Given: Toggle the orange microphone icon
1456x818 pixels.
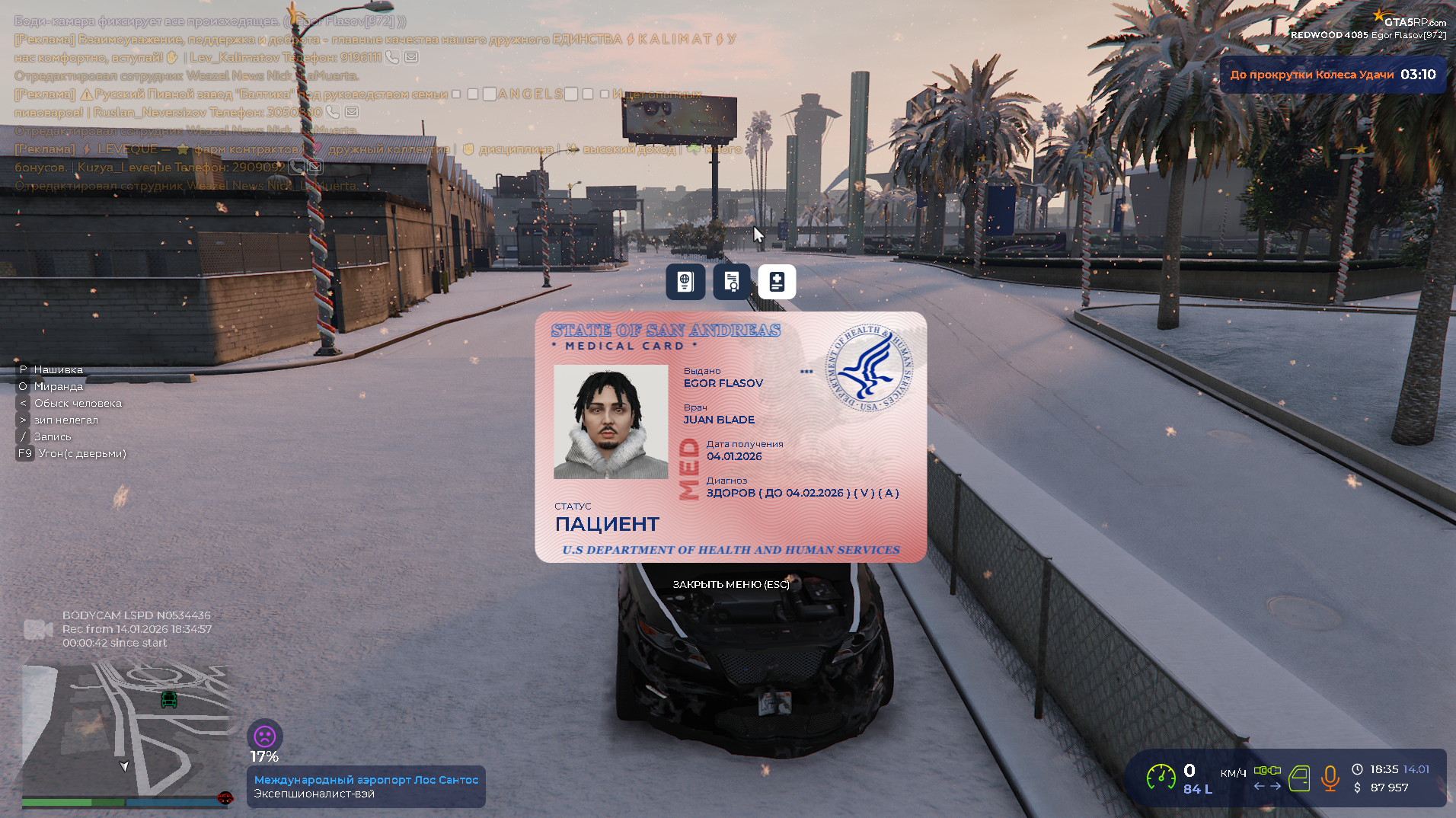Looking at the screenshot, I should [1330, 778].
